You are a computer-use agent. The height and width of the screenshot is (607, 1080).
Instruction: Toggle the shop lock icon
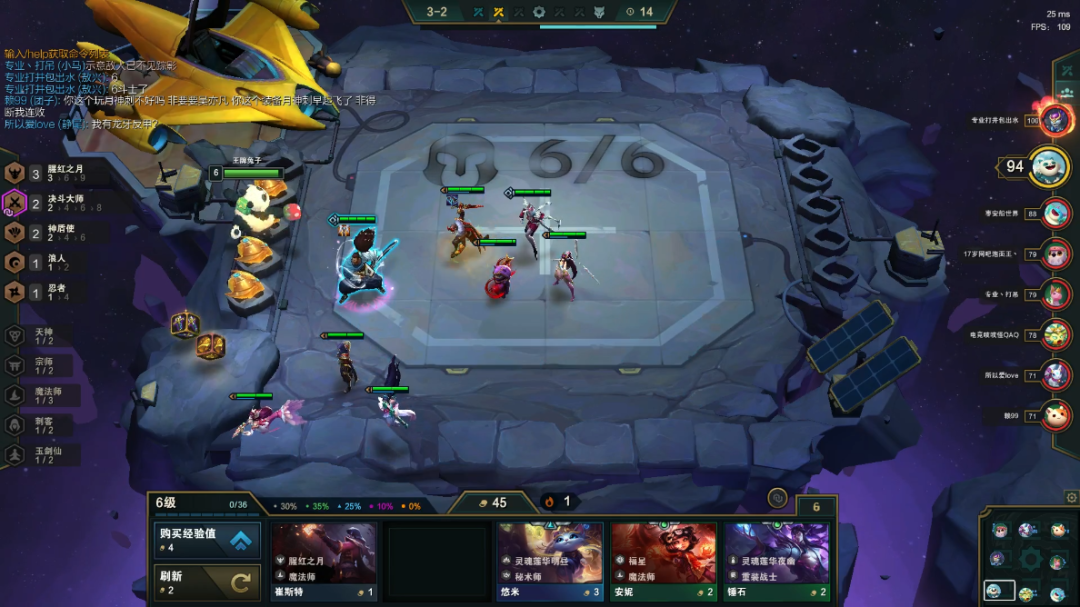pos(777,497)
